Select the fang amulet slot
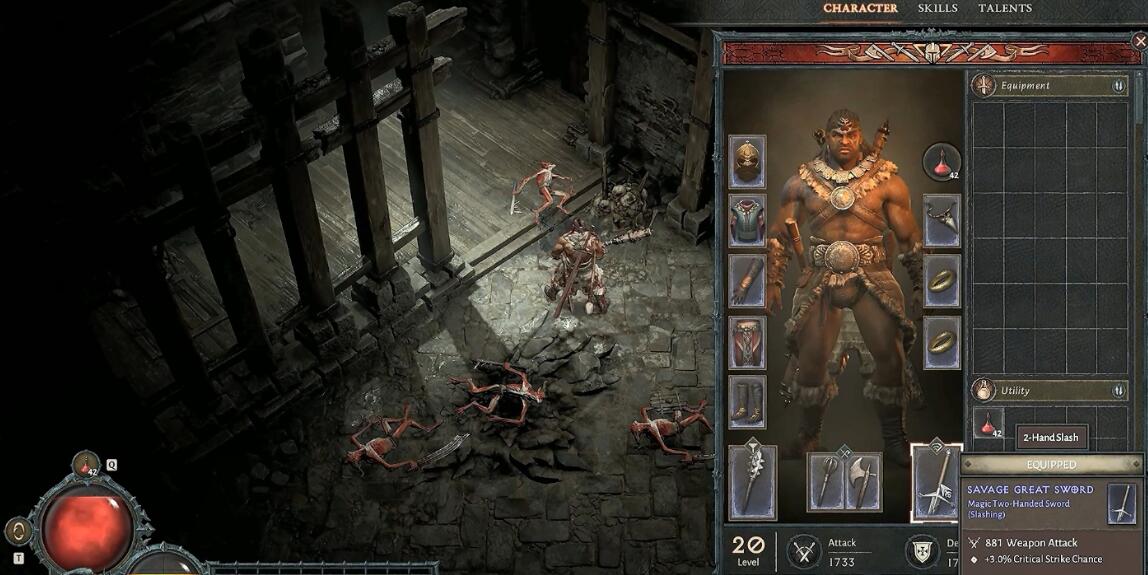1148x575 pixels. pyautogui.click(x=942, y=221)
